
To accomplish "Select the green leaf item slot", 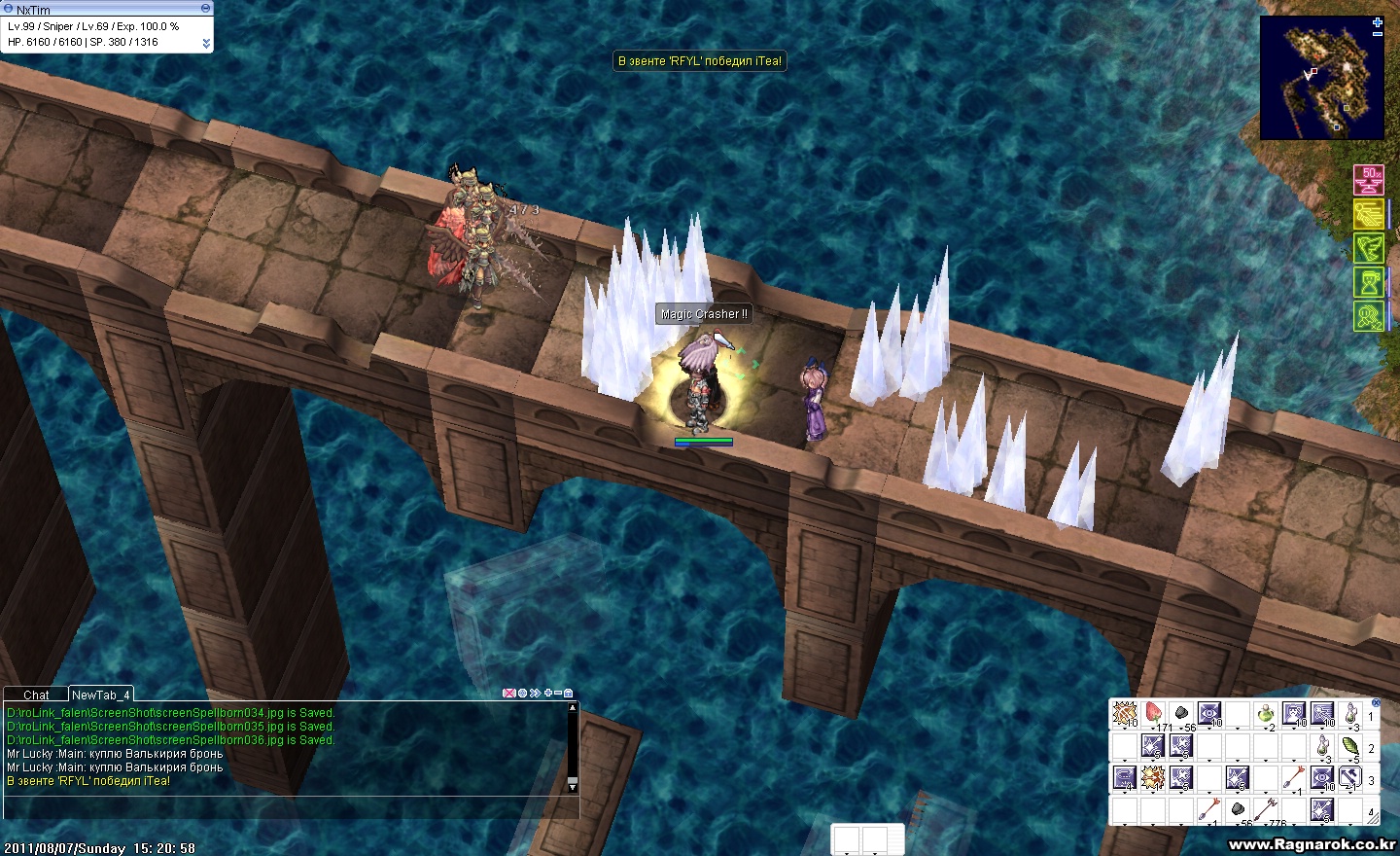I will point(1349,747).
